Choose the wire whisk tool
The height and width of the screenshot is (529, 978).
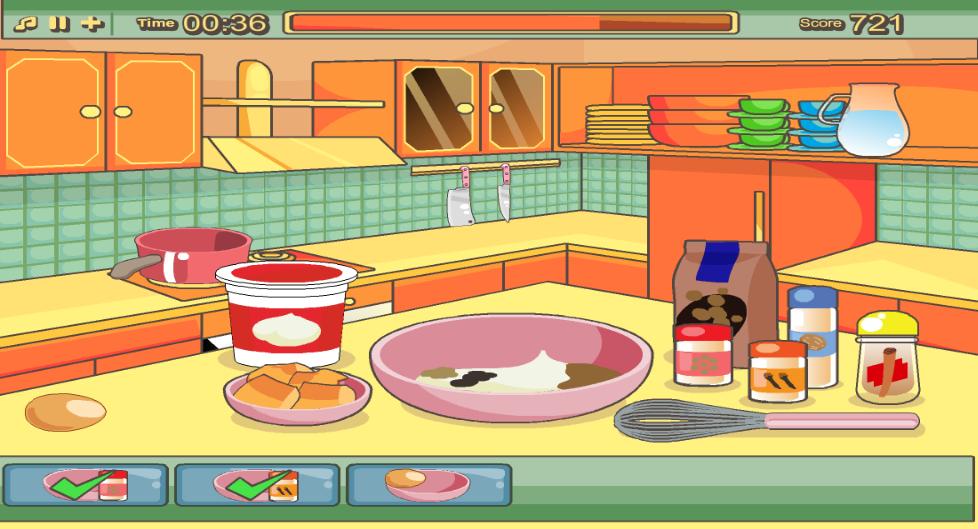tap(700, 418)
